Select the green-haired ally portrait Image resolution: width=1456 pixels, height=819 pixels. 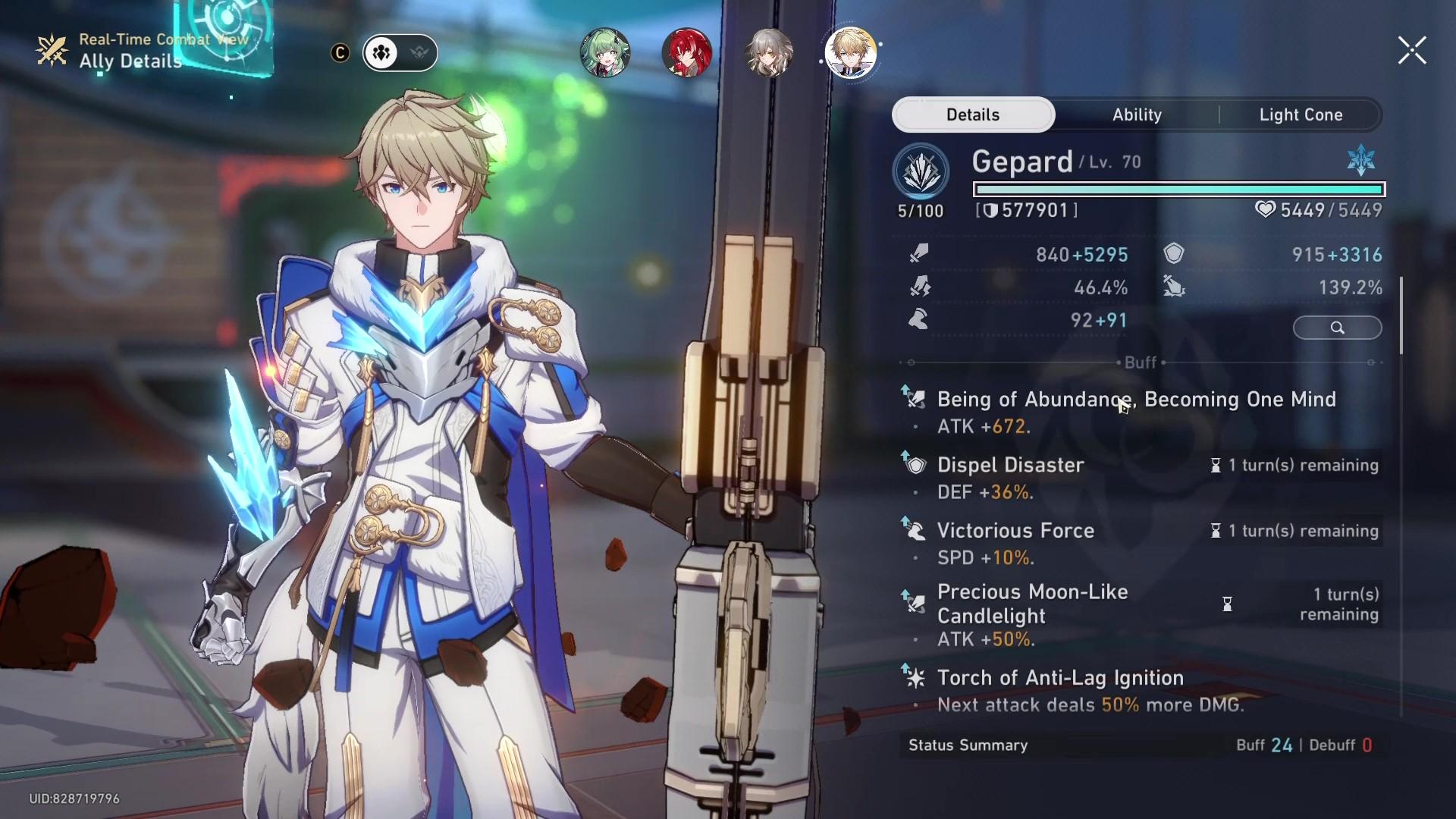605,53
